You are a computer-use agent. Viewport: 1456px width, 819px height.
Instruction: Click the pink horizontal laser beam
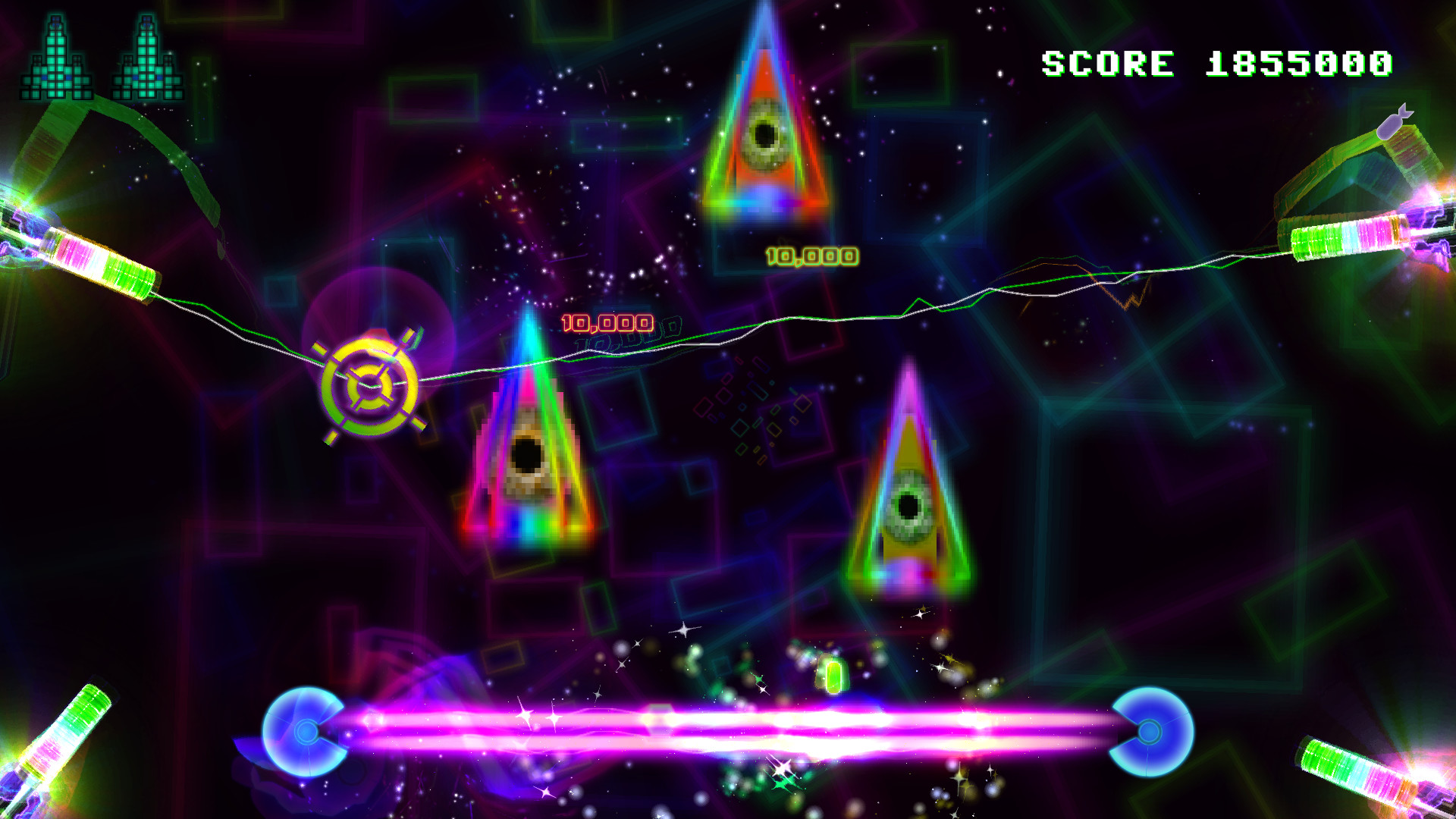point(728,728)
